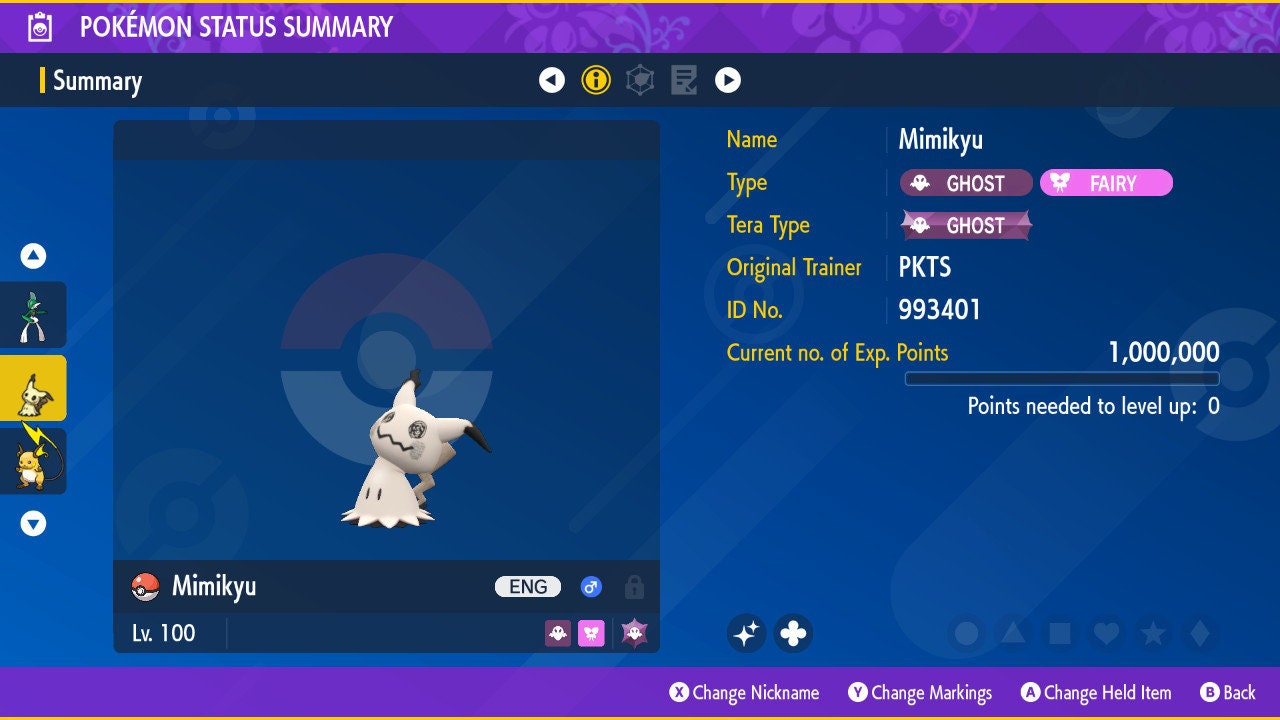Click the sparkle ribbon mark icon

pyautogui.click(x=746, y=633)
